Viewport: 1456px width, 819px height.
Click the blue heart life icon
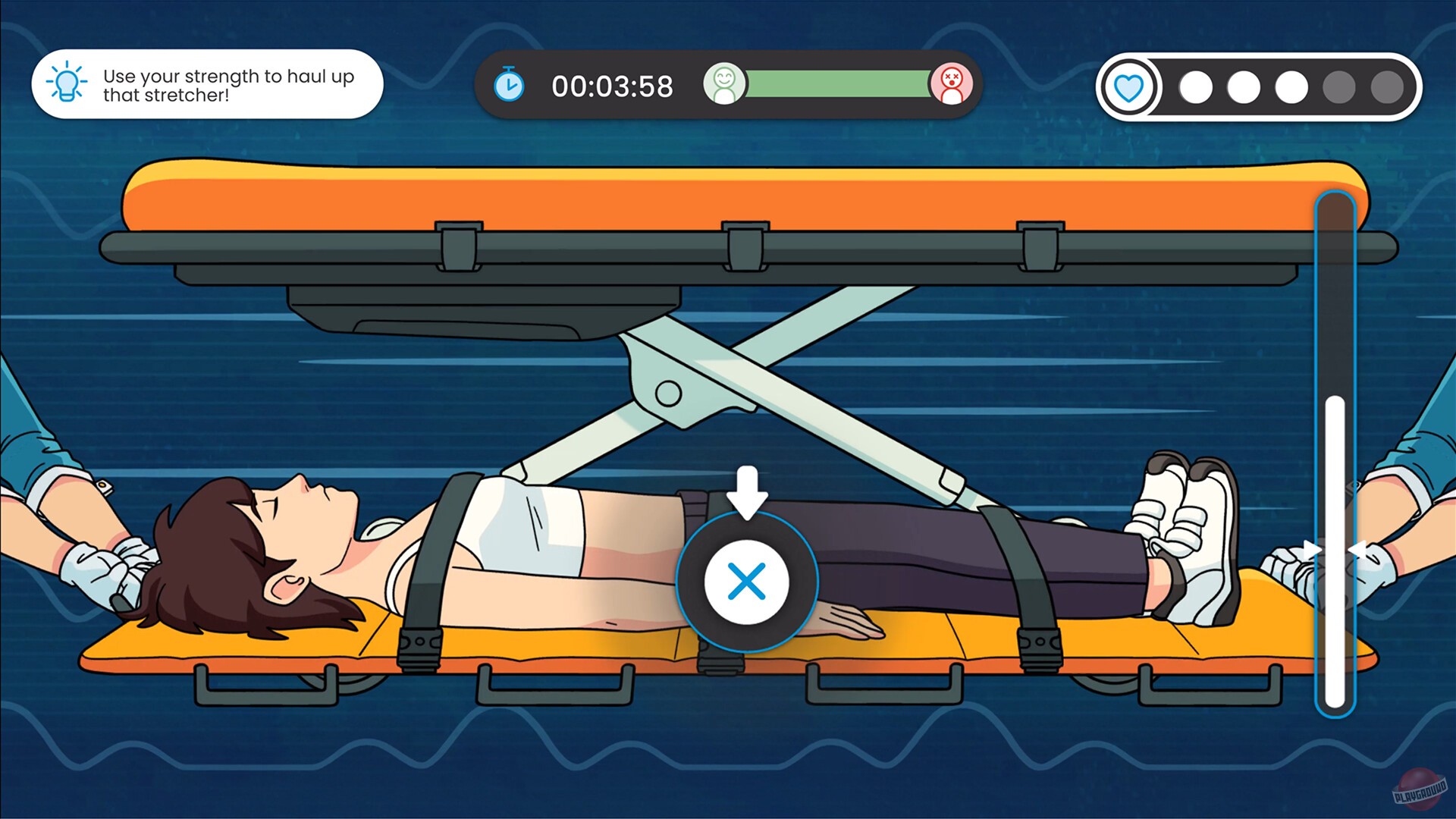[x=1129, y=86]
